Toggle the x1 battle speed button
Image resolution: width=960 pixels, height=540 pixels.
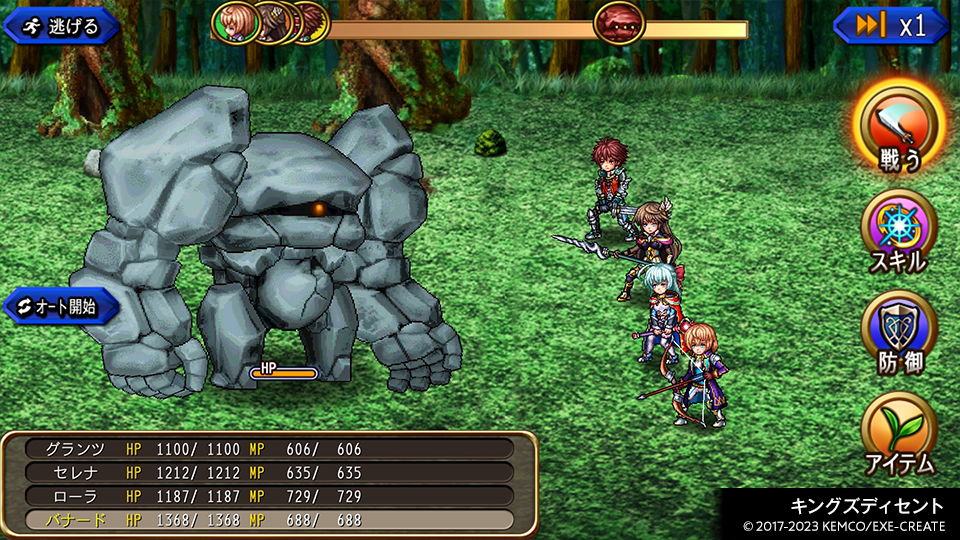coord(891,26)
